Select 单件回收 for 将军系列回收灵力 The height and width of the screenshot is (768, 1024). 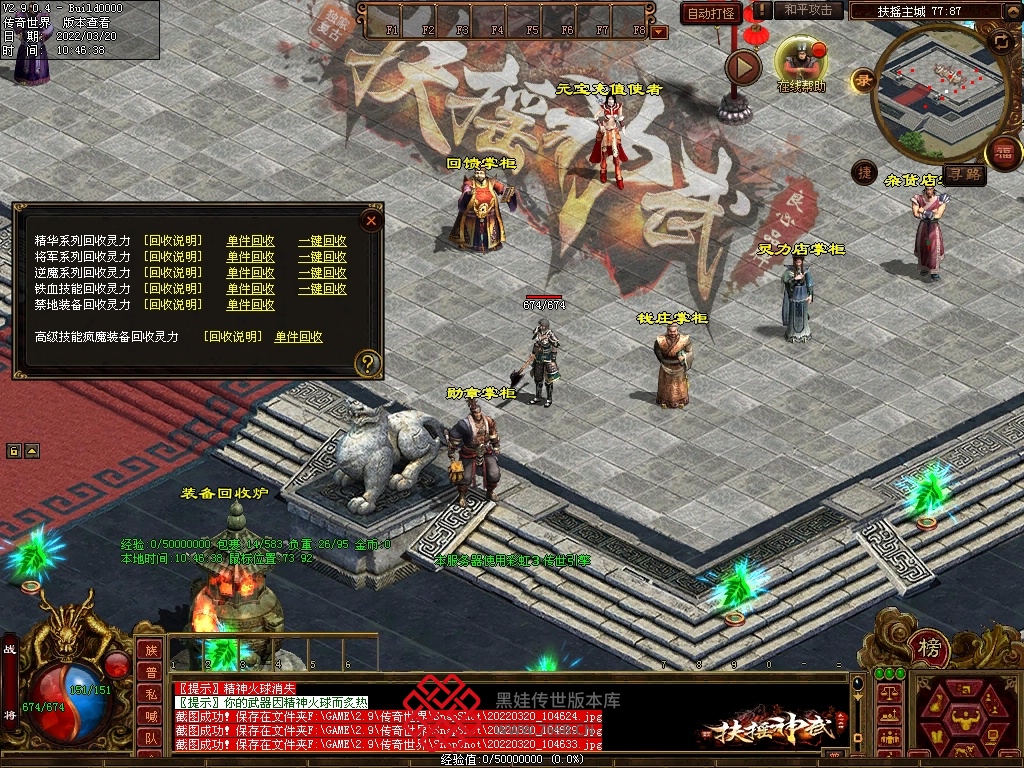(250, 257)
